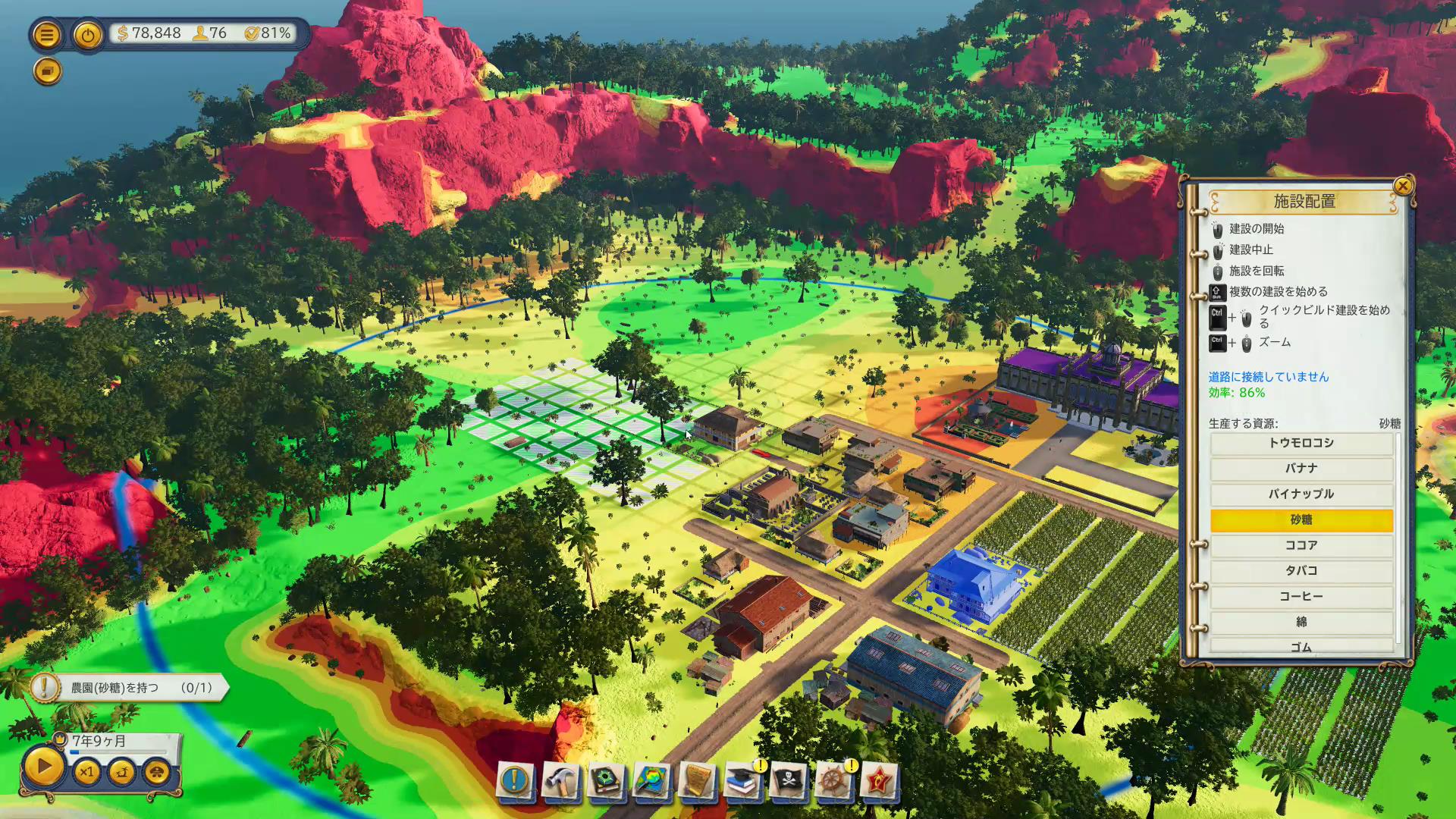Open the ship wheel trade menu
Viewport: 1456px width, 819px height.
pos(833,780)
